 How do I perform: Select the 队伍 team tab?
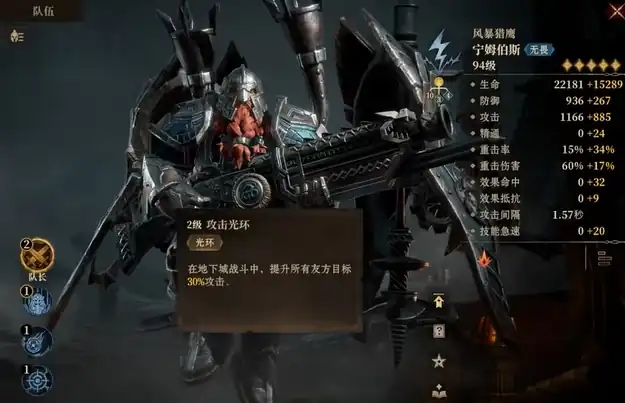click(x=43, y=11)
